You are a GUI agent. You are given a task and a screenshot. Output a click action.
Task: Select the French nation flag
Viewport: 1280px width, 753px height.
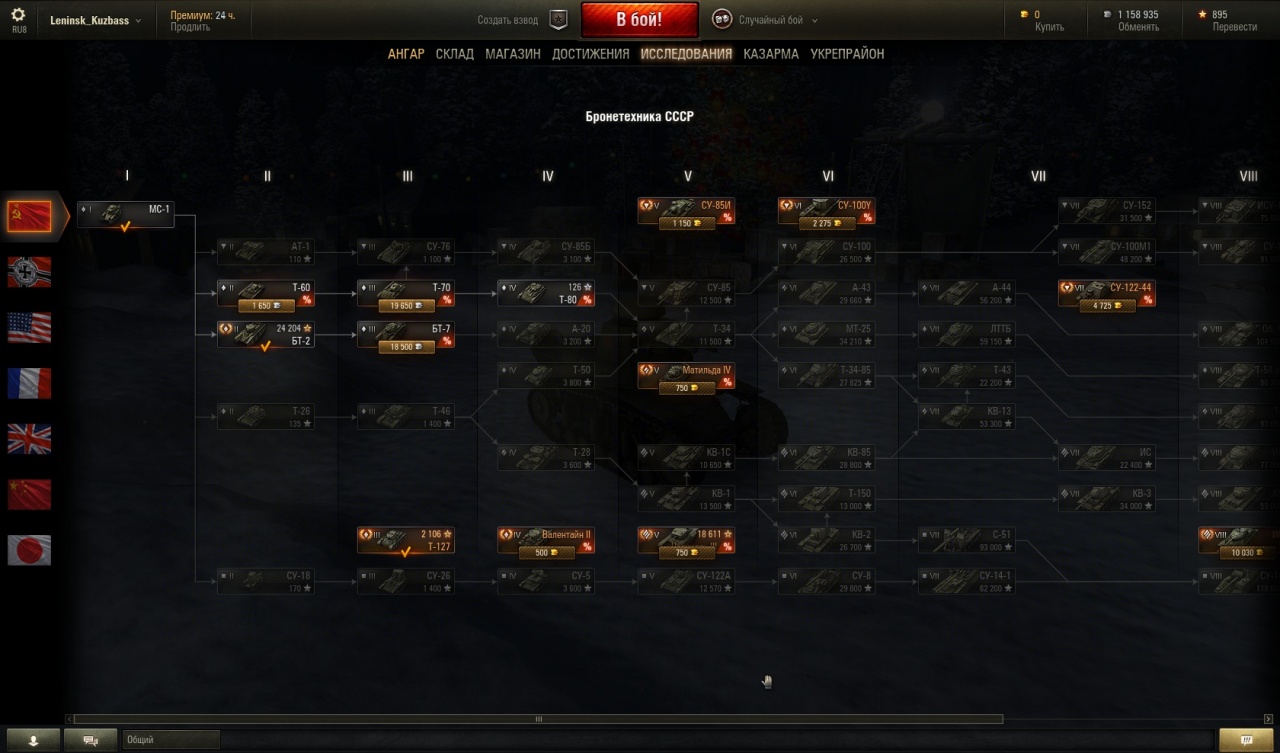tap(29, 383)
